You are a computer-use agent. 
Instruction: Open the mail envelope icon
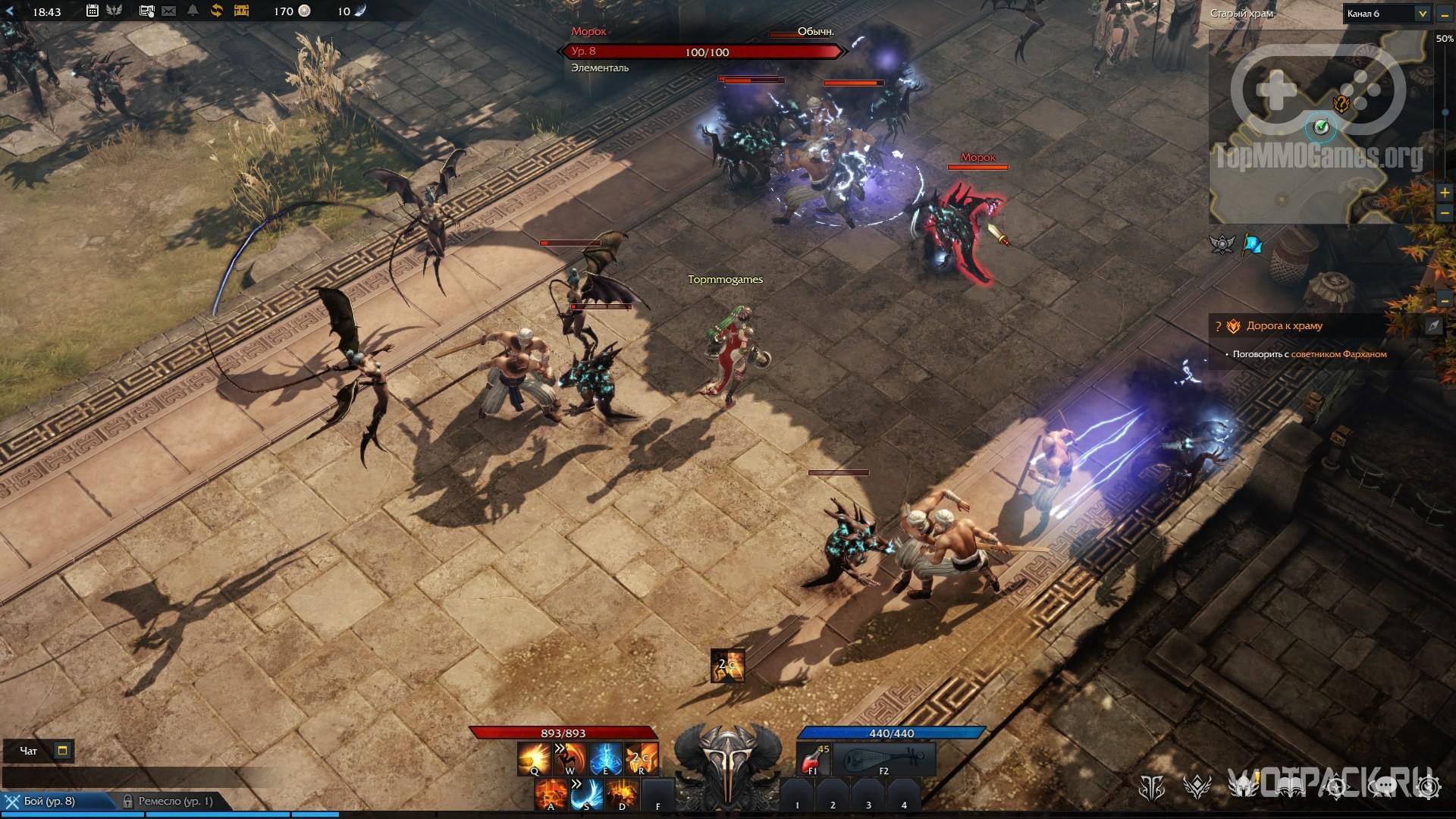pos(169,11)
